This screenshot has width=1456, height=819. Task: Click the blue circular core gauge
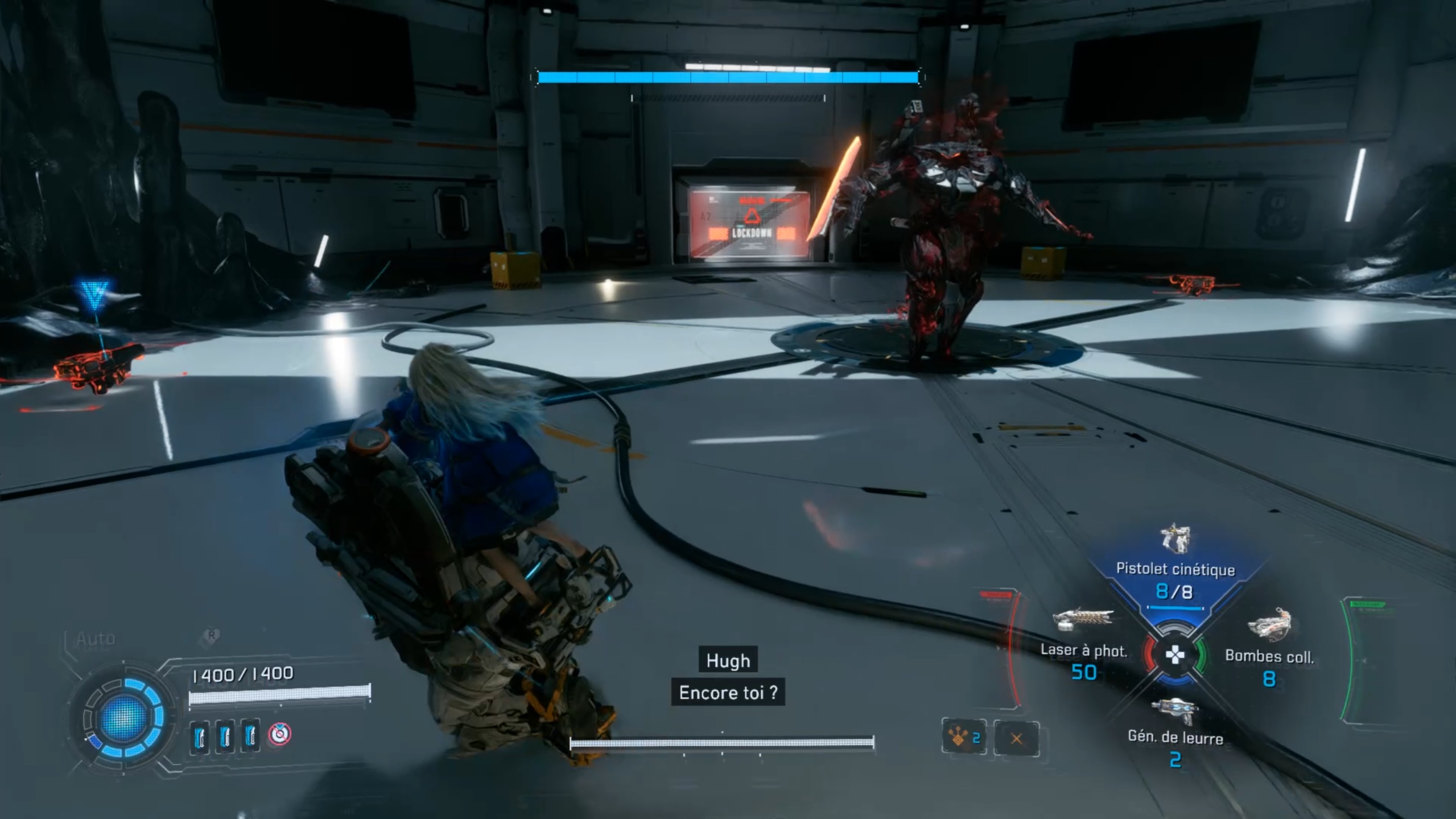(123, 718)
